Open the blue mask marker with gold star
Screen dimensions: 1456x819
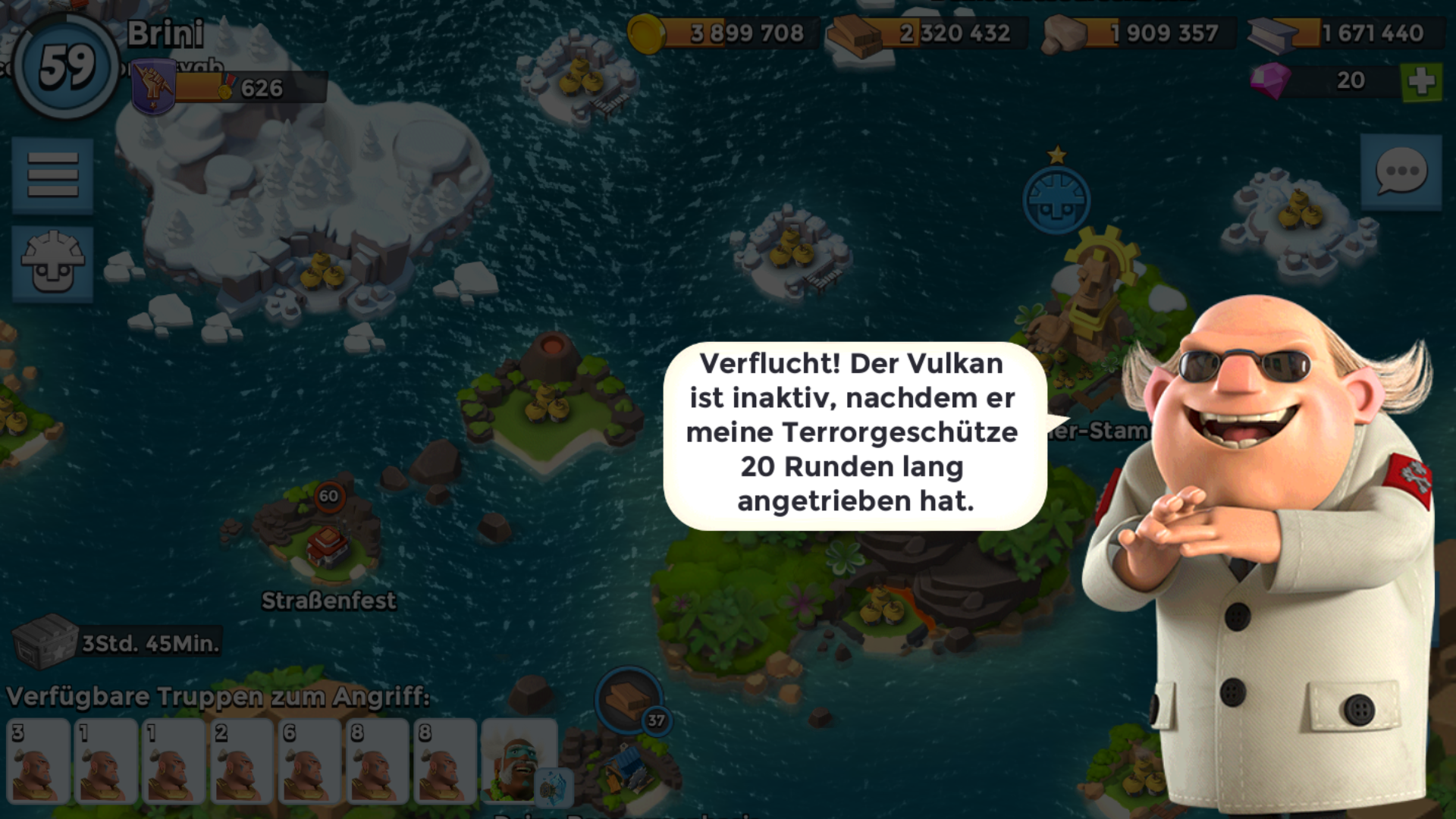tap(1056, 199)
